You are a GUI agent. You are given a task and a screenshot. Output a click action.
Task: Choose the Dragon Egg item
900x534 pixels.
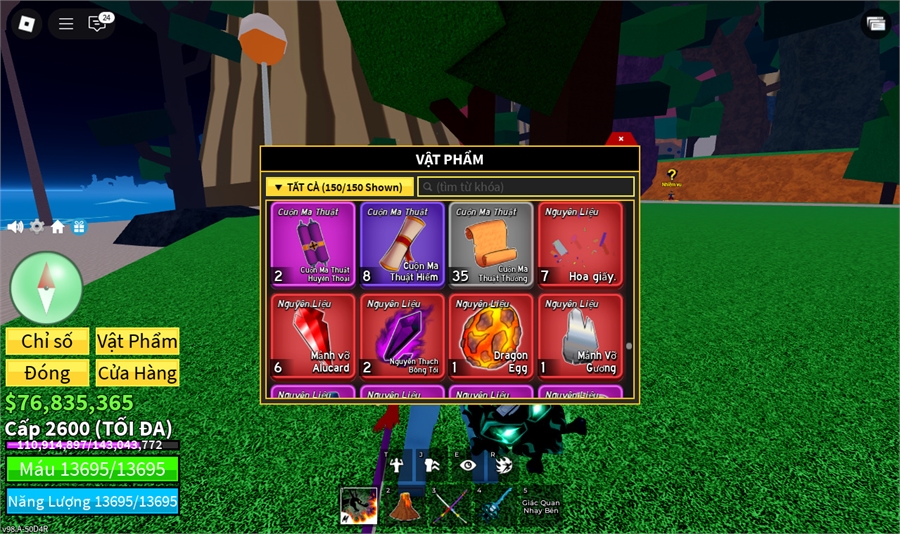tap(490, 336)
